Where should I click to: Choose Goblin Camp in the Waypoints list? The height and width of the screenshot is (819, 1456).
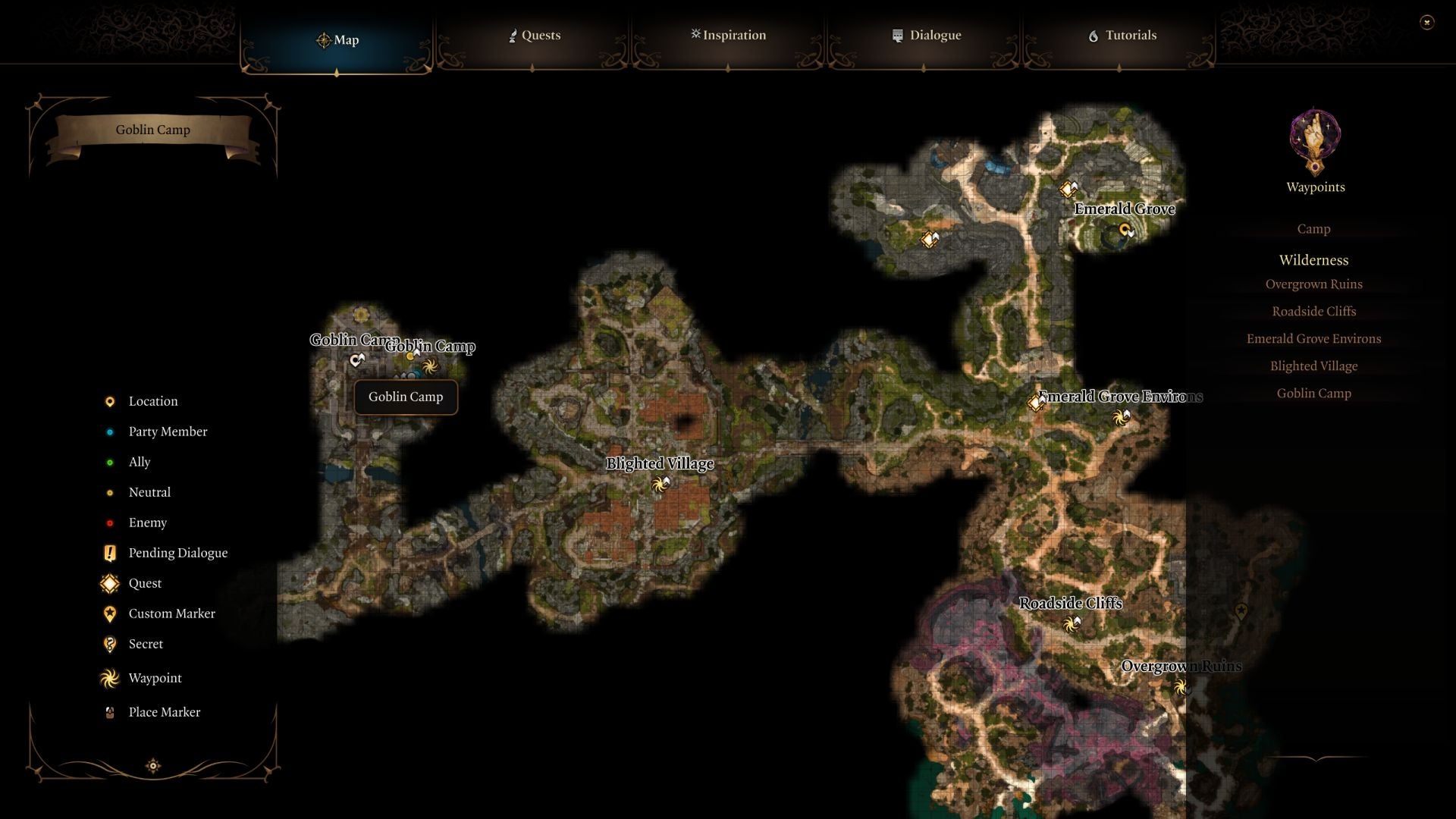(1314, 393)
